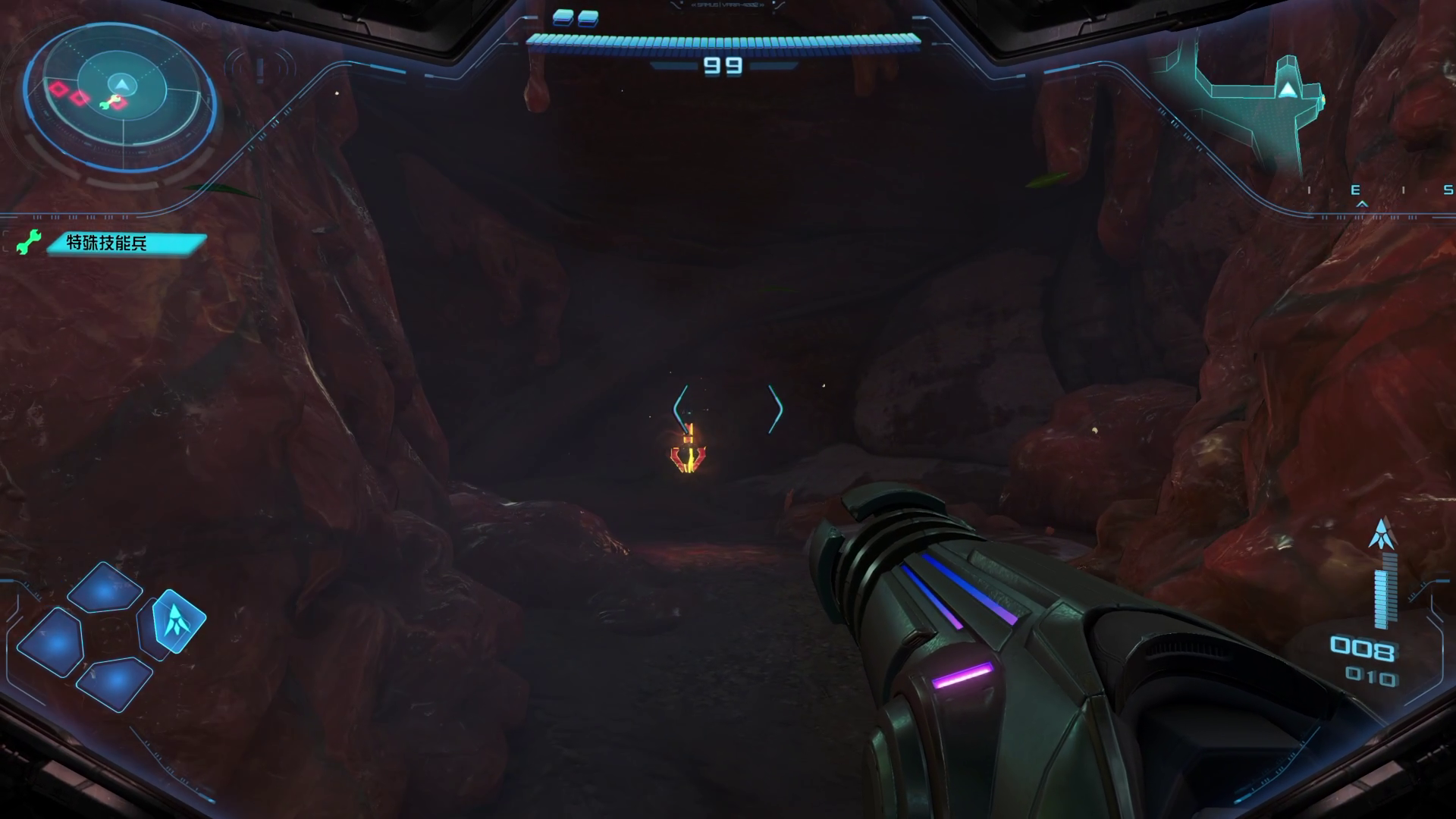Click the circular radar in the corner
The width and height of the screenshot is (1456, 819).
tap(120, 99)
